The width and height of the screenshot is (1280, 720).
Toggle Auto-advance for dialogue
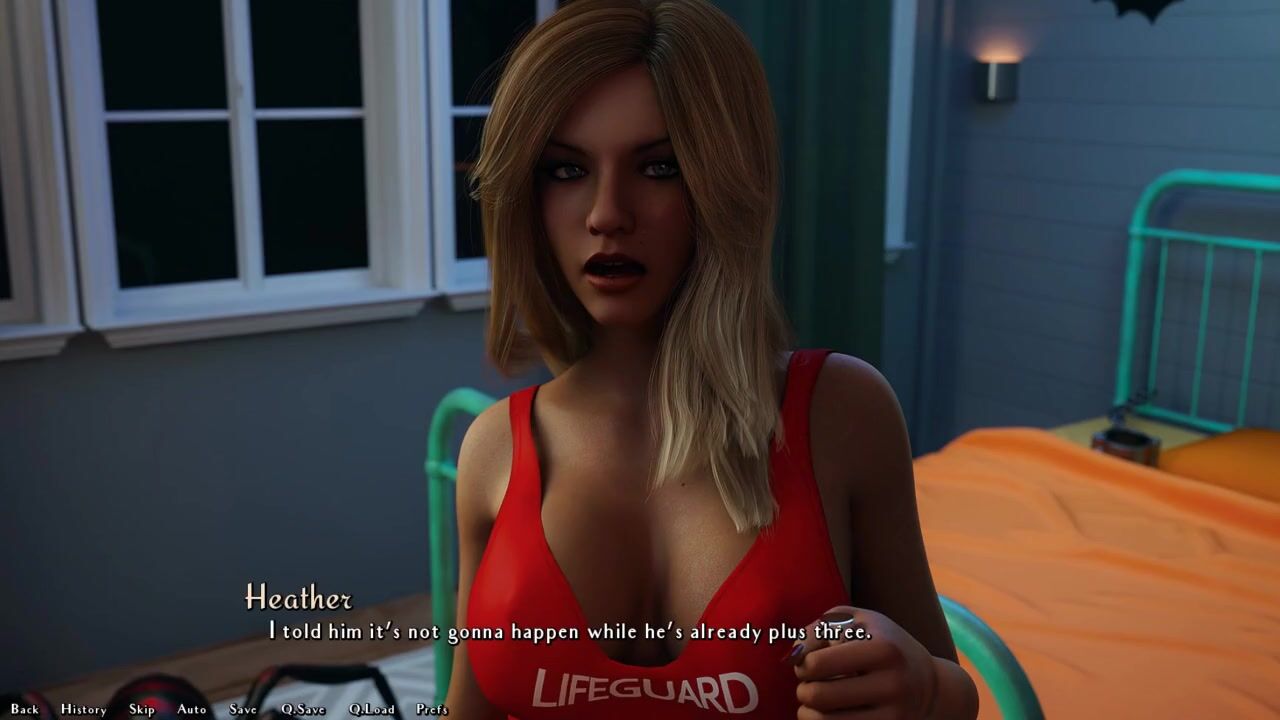[192, 709]
